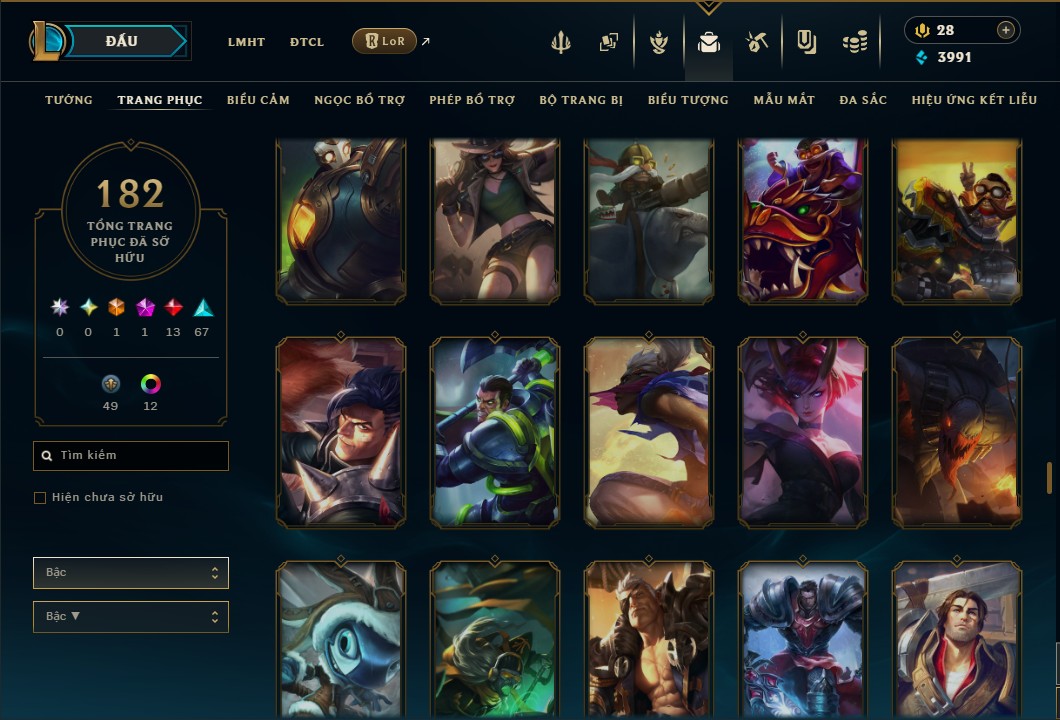The image size is (1060, 720).
Task: Open the loot hammer icon
Action: (756, 42)
